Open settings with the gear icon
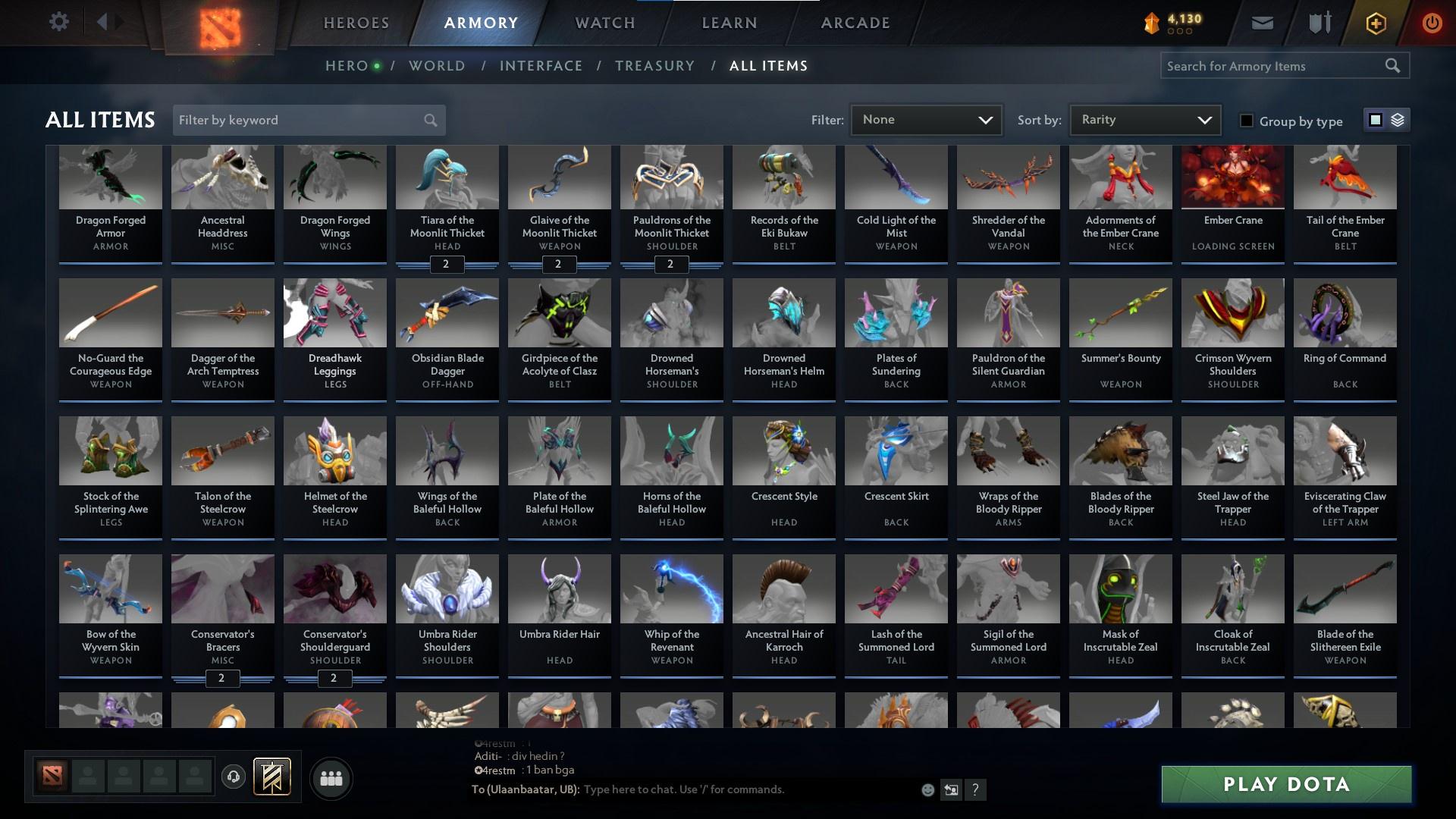The image size is (1456, 819). 59,21
